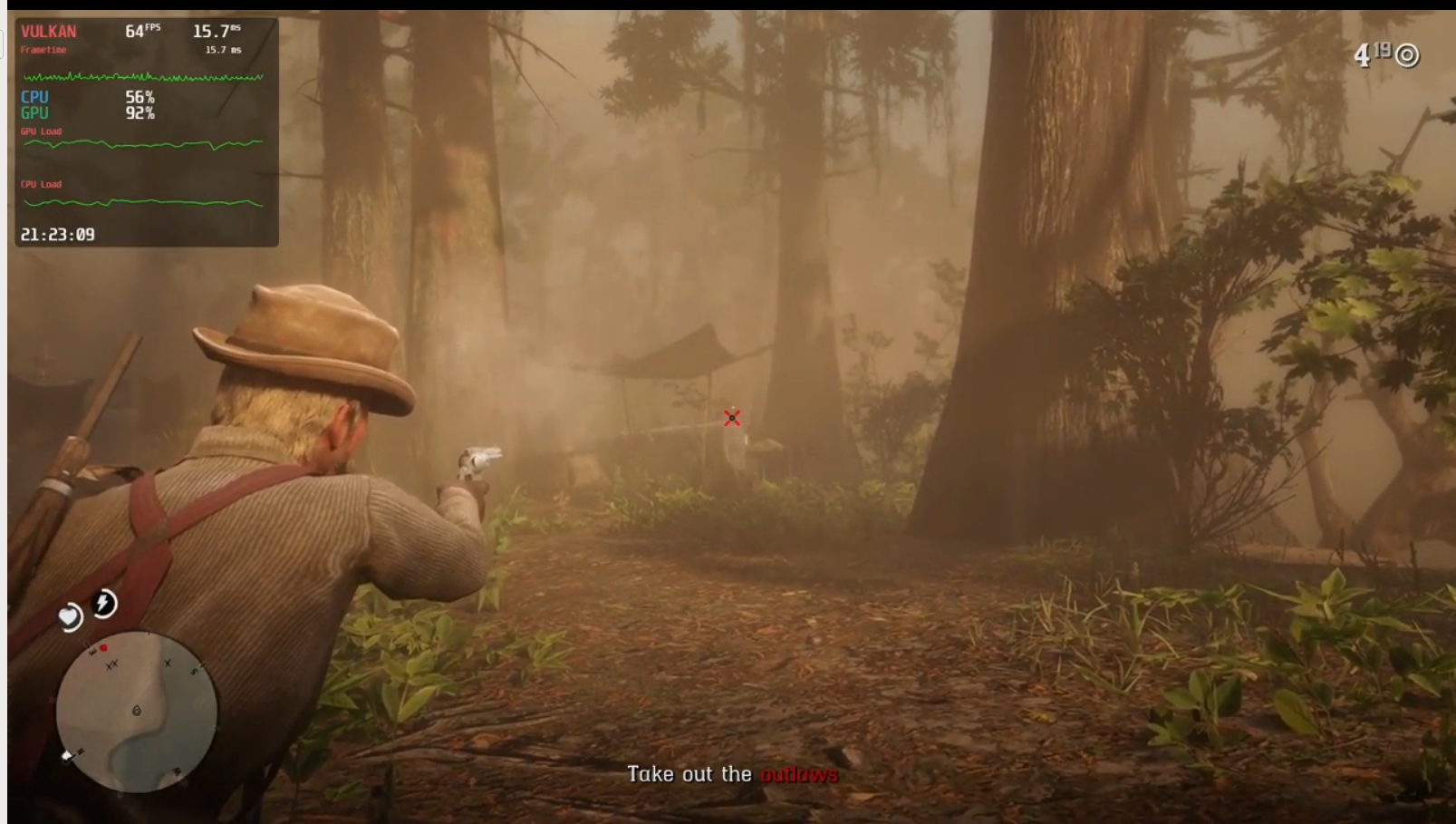Click the red enemy dot on minimap

tap(103, 648)
